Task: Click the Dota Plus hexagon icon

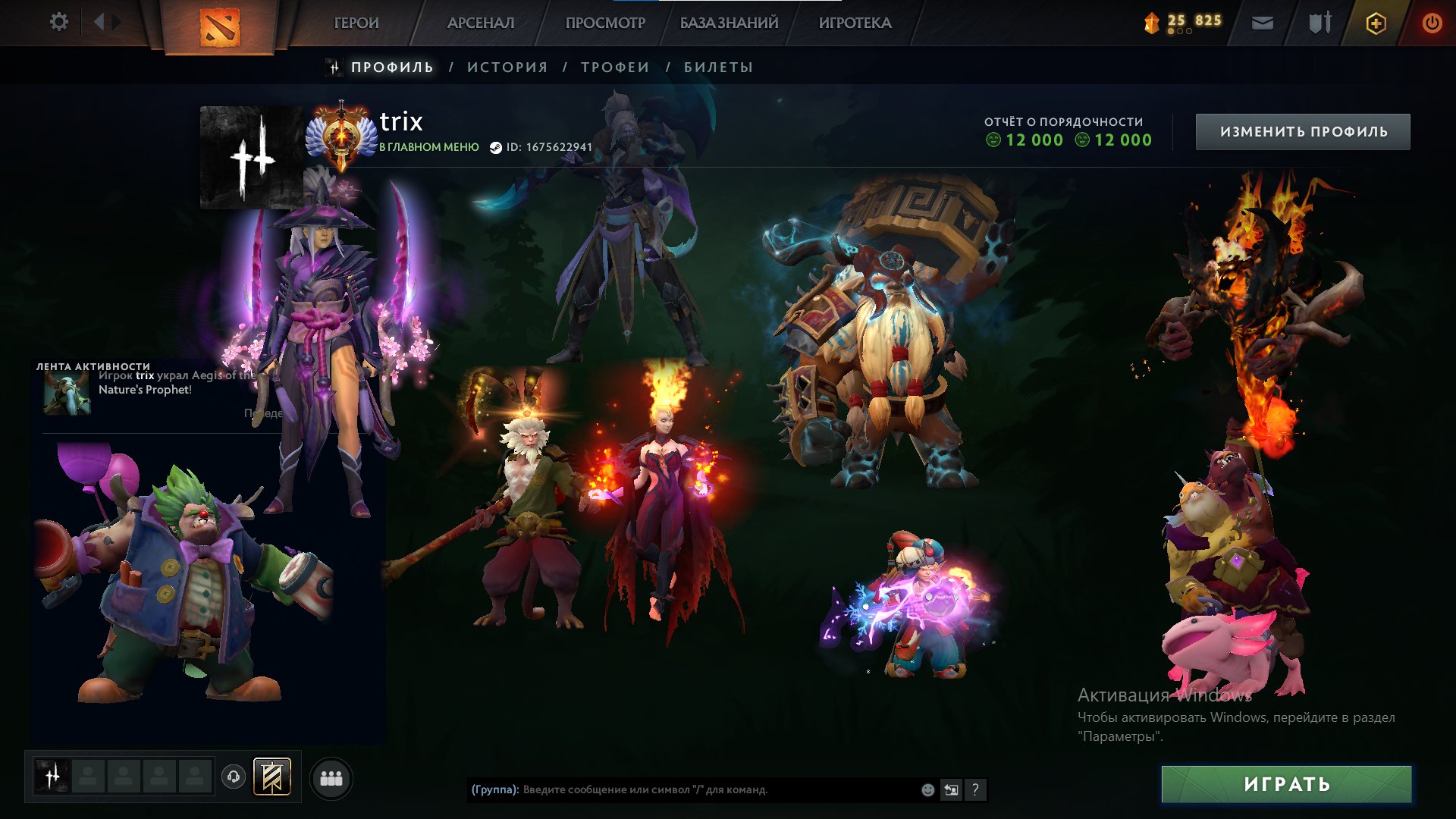Action: click(x=1378, y=22)
